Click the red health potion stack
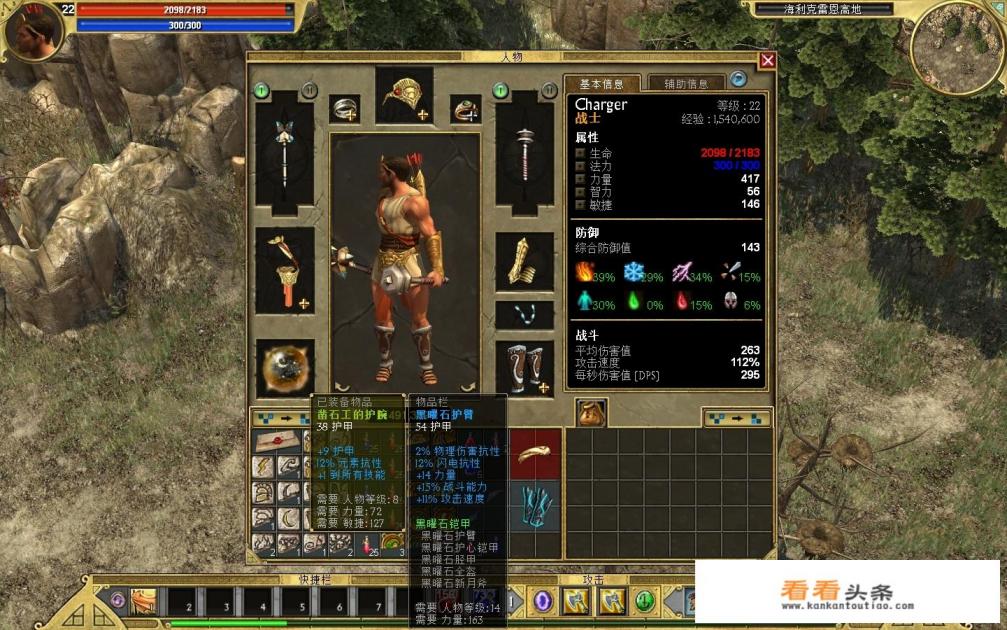 click(366, 543)
